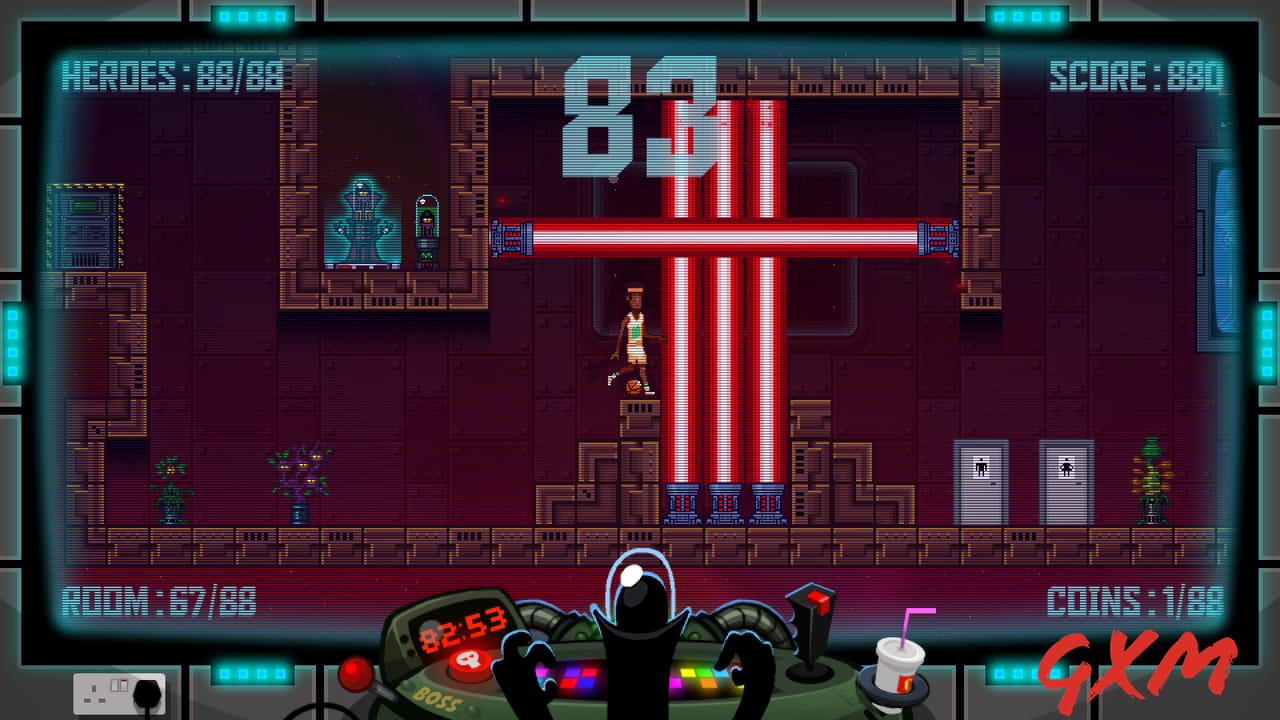
Task: Click the alien inside the glass capsule
Action: (427, 222)
